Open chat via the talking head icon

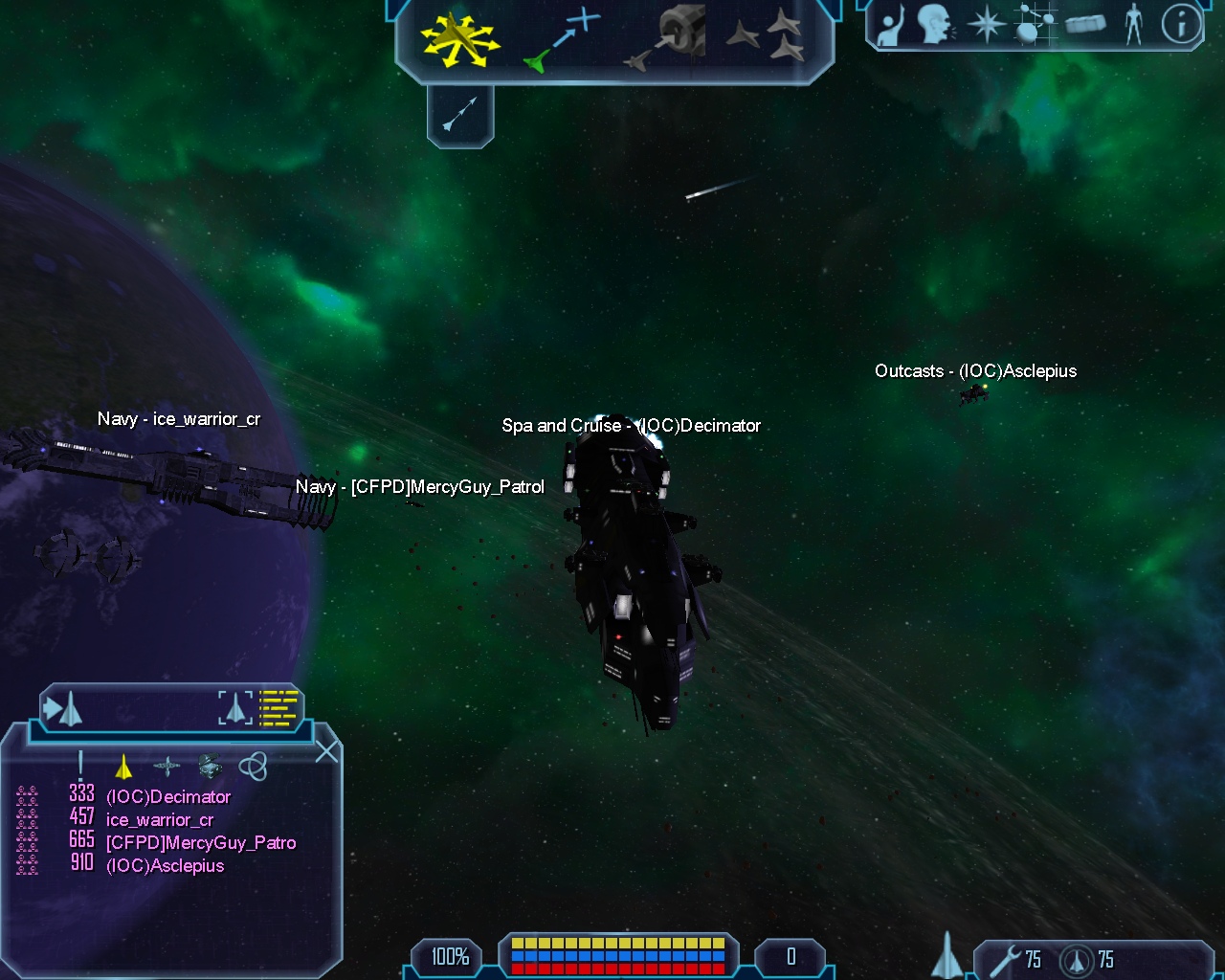point(935,25)
